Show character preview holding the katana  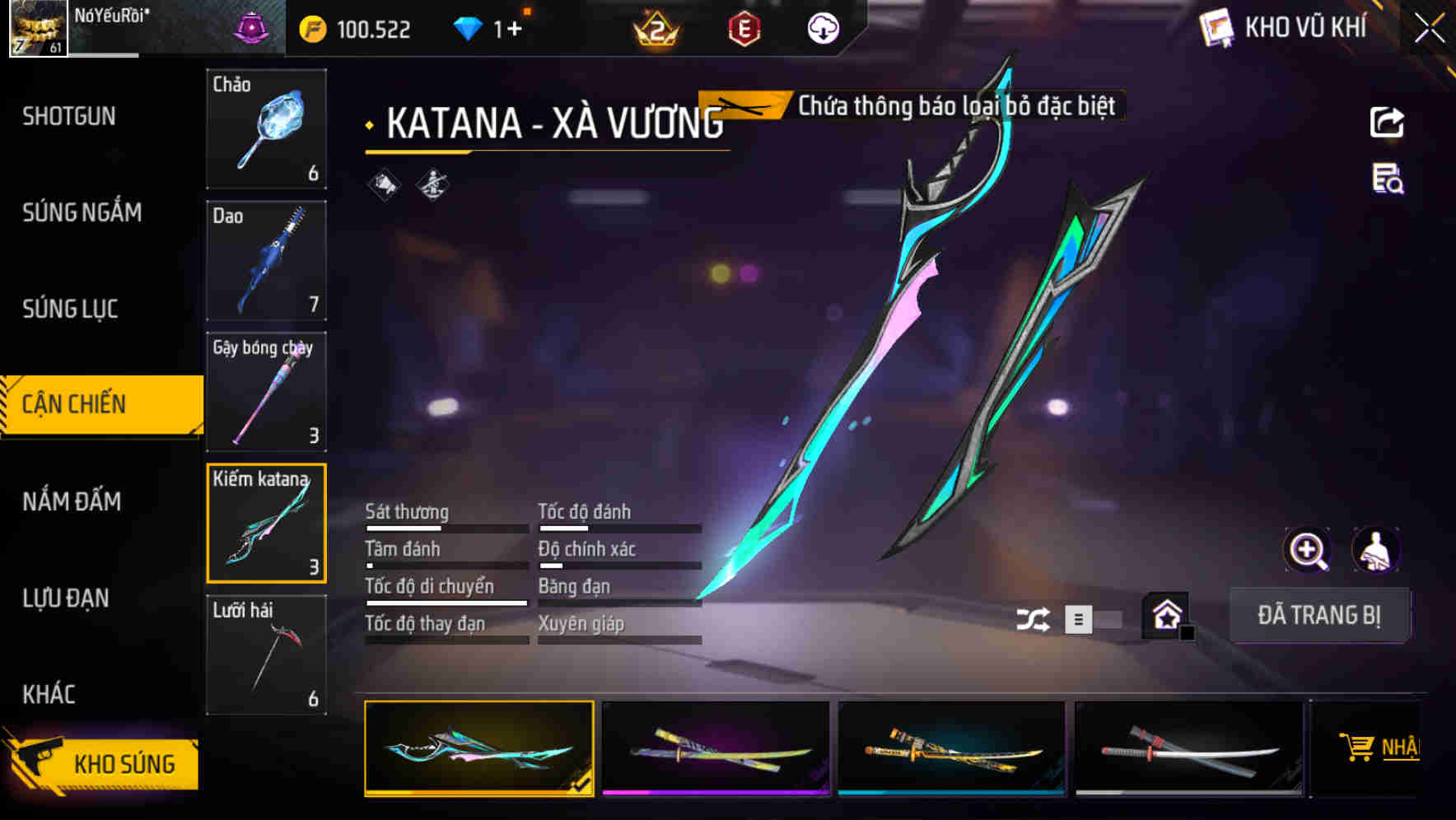click(x=1377, y=550)
